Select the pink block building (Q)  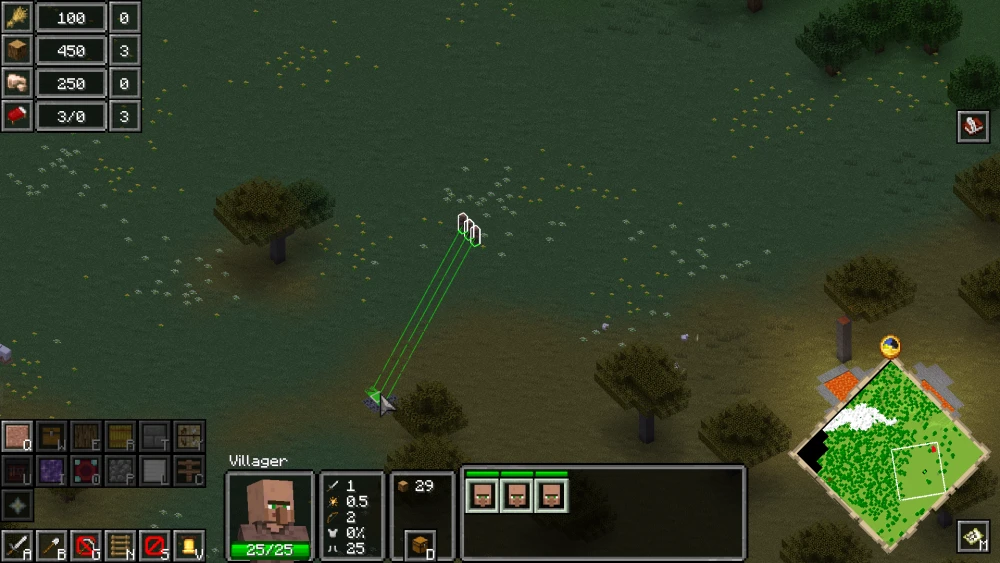tap(18, 437)
